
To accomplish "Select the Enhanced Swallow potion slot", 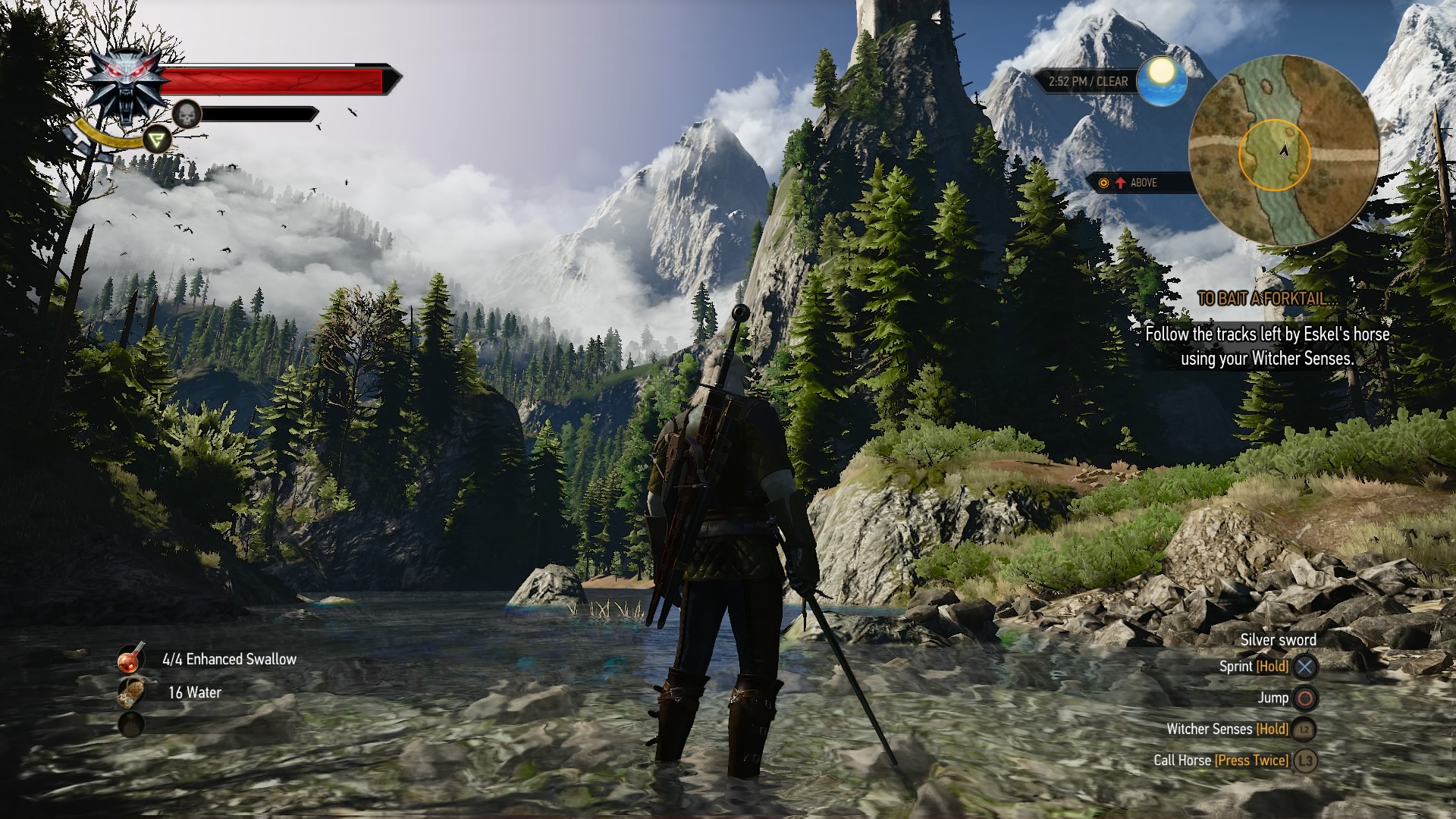I will coord(131,659).
